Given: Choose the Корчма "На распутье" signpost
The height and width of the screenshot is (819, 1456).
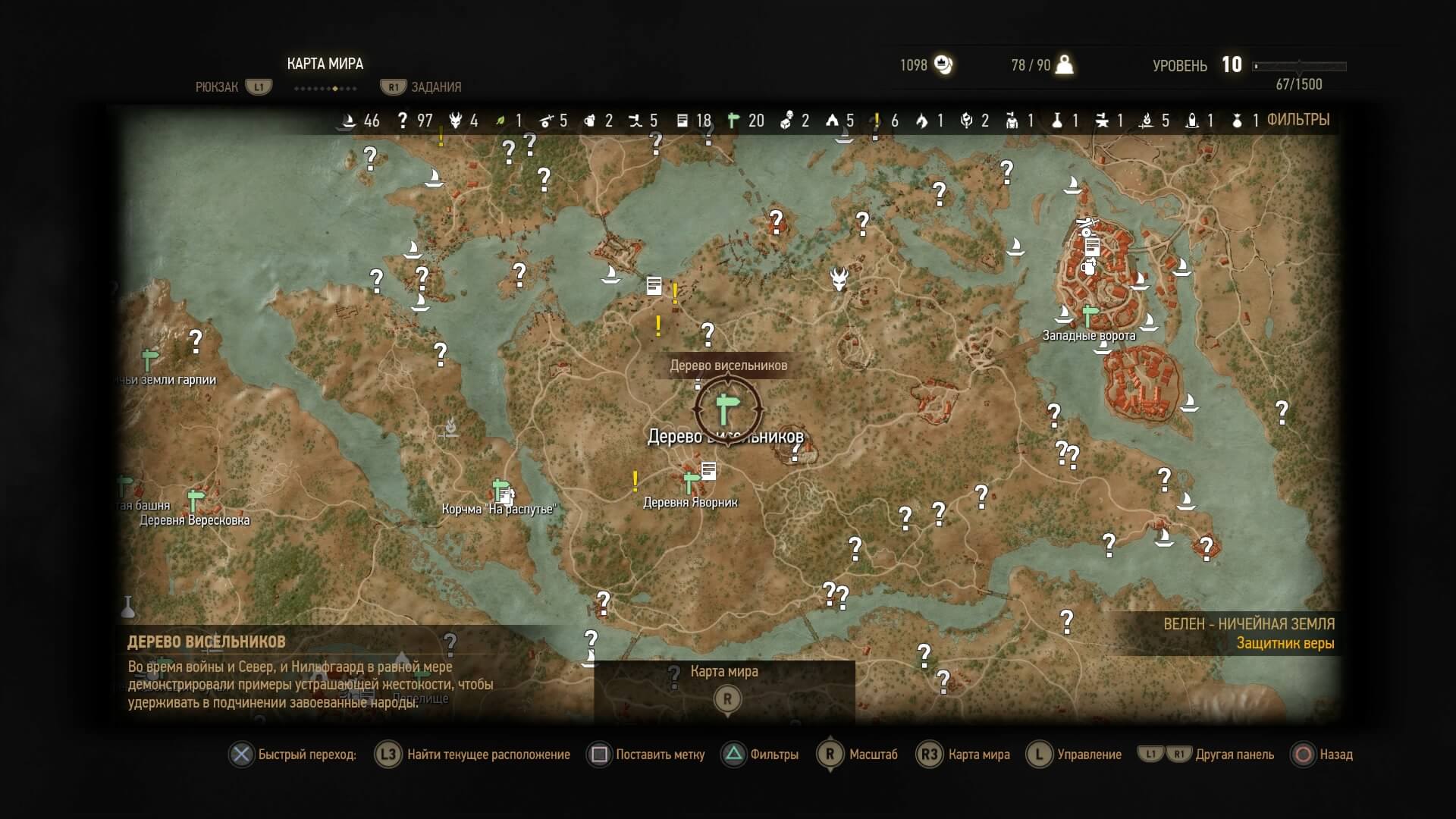Looking at the screenshot, I should click(500, 489).
